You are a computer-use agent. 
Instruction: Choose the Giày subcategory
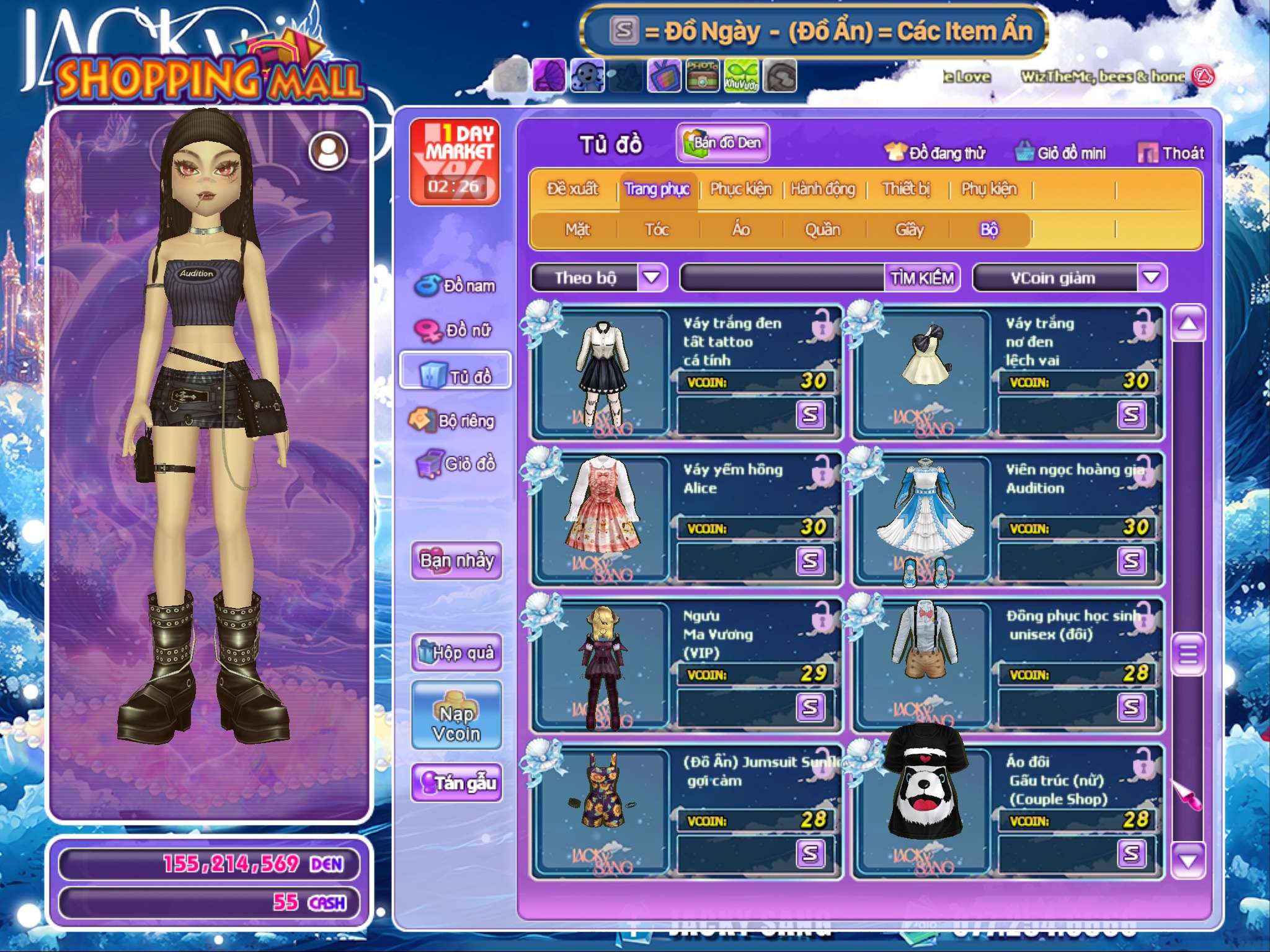point(910,230)
